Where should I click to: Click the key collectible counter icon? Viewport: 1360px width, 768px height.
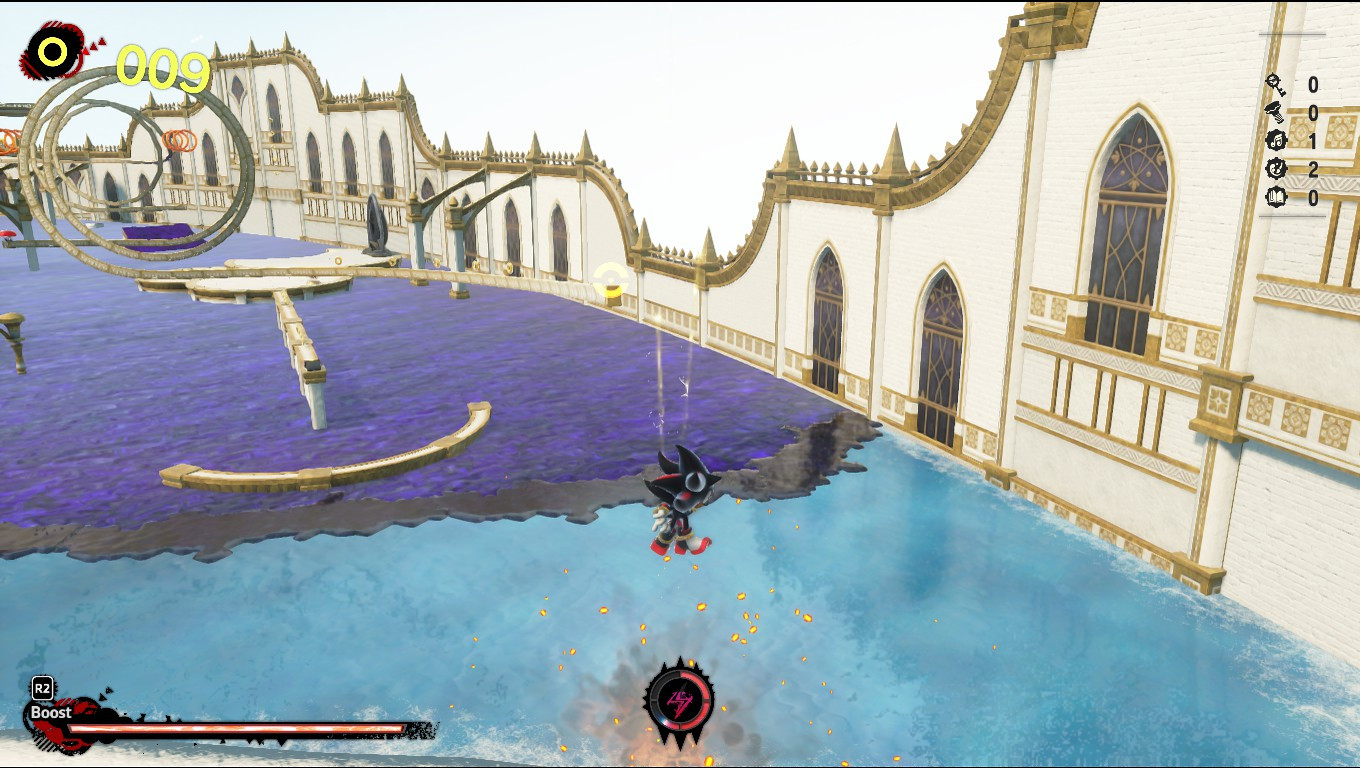point(1275,85)
